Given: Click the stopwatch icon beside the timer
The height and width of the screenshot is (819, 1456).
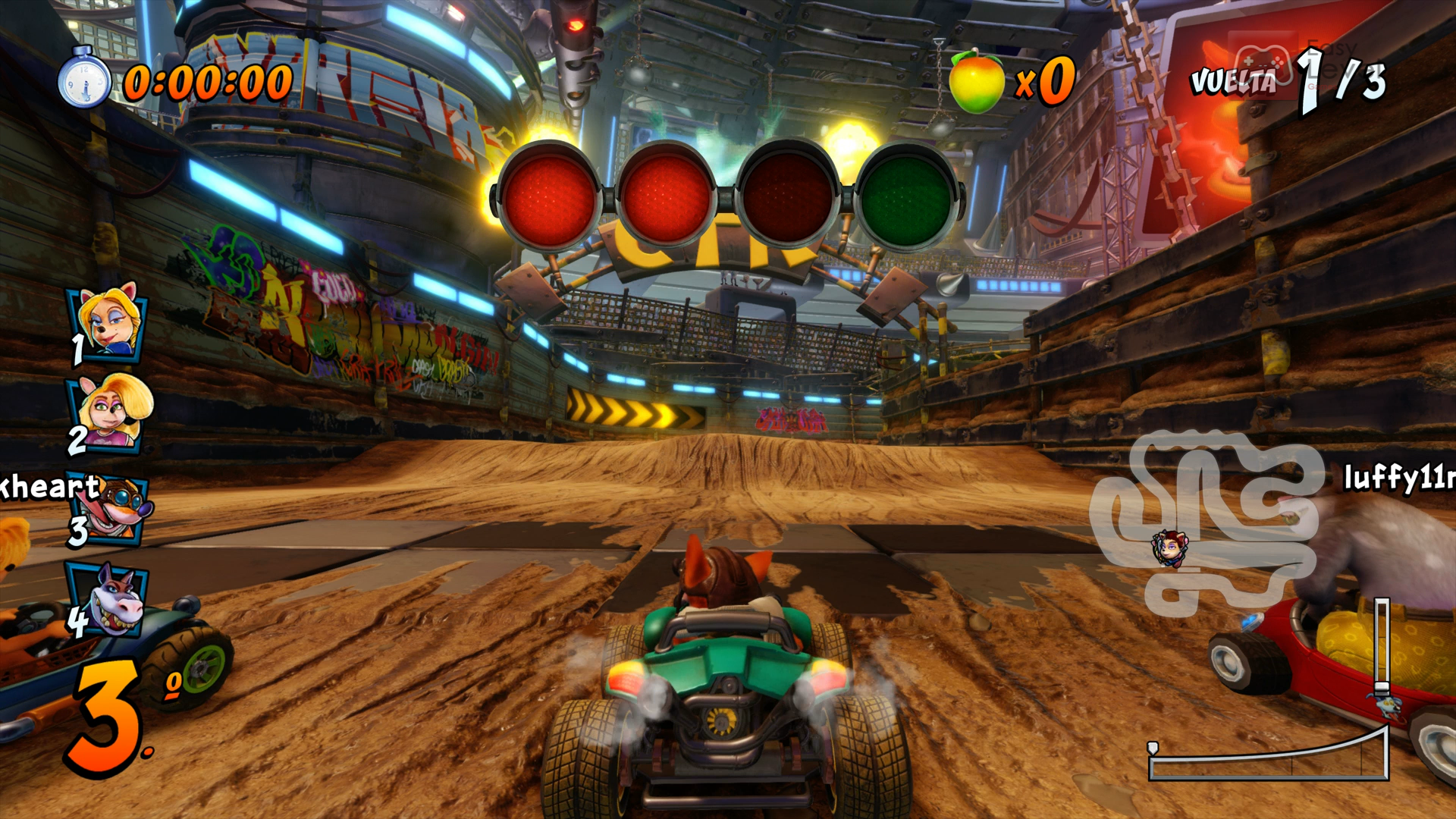Looking at the screenshot, I should click(84, 79).
